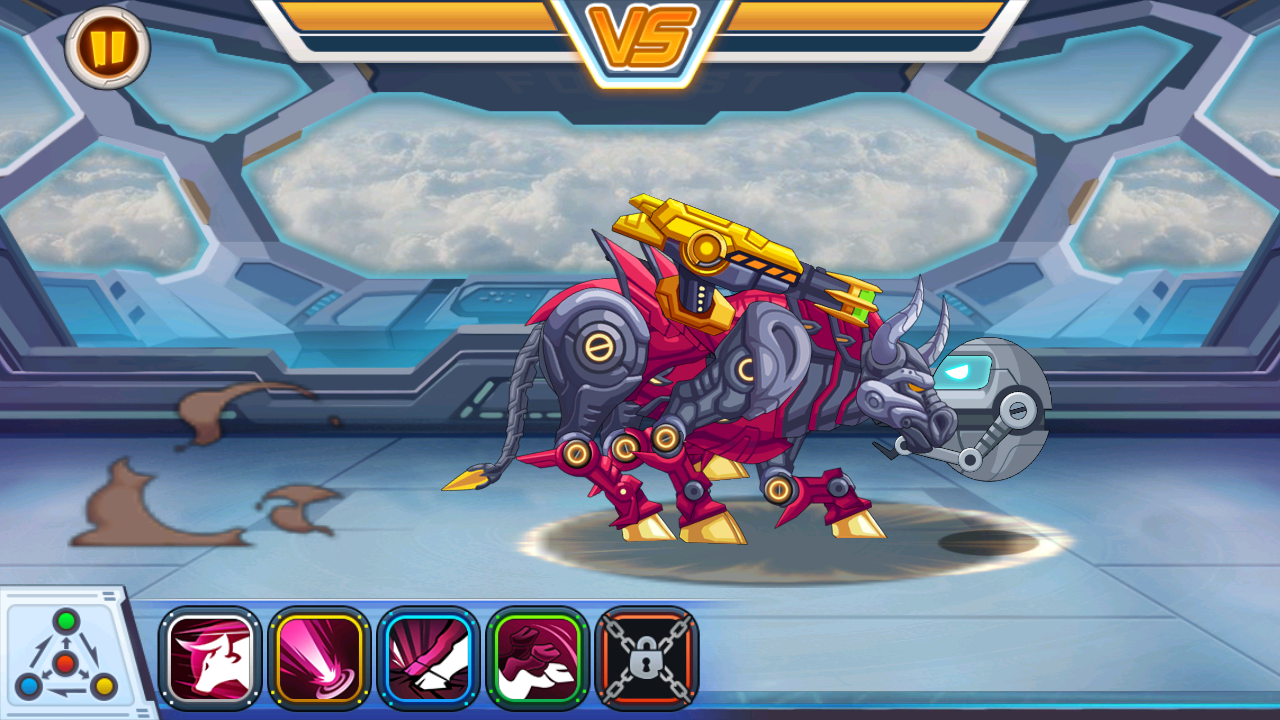This screenshot has width=1280, height=720.
Task: Use the blue-framed hoof stomp skill
Action: (428, 657)
